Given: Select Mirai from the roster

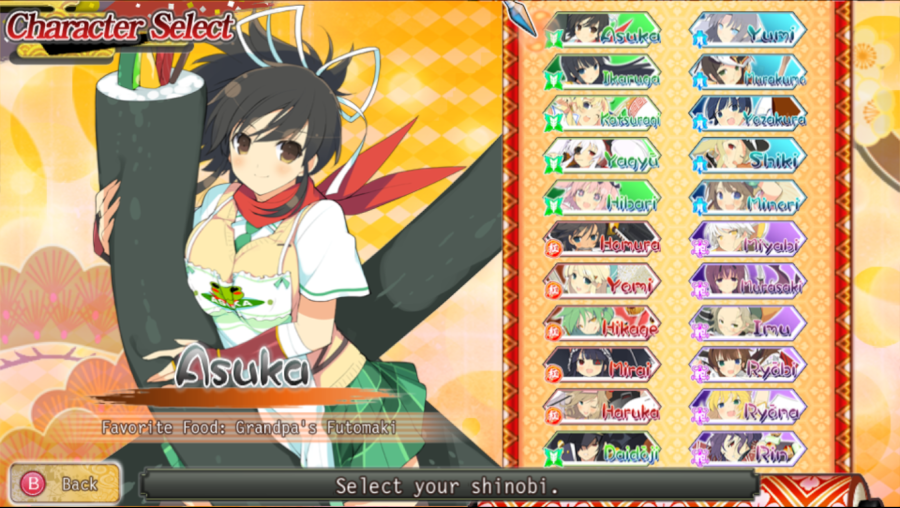Looking at the screenshot, I should click(x=603, y=367).
